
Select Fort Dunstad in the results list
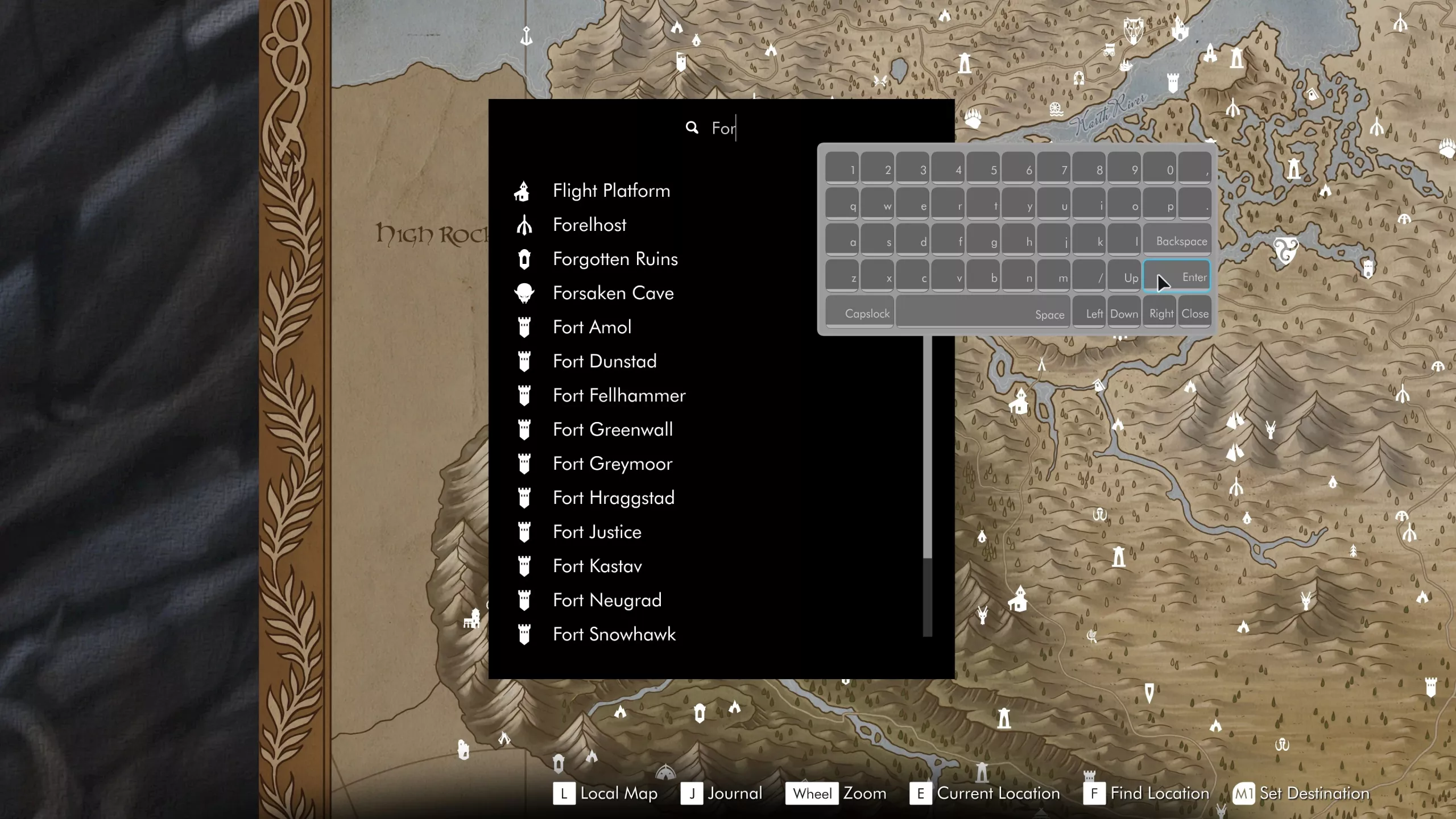point(605,361)
